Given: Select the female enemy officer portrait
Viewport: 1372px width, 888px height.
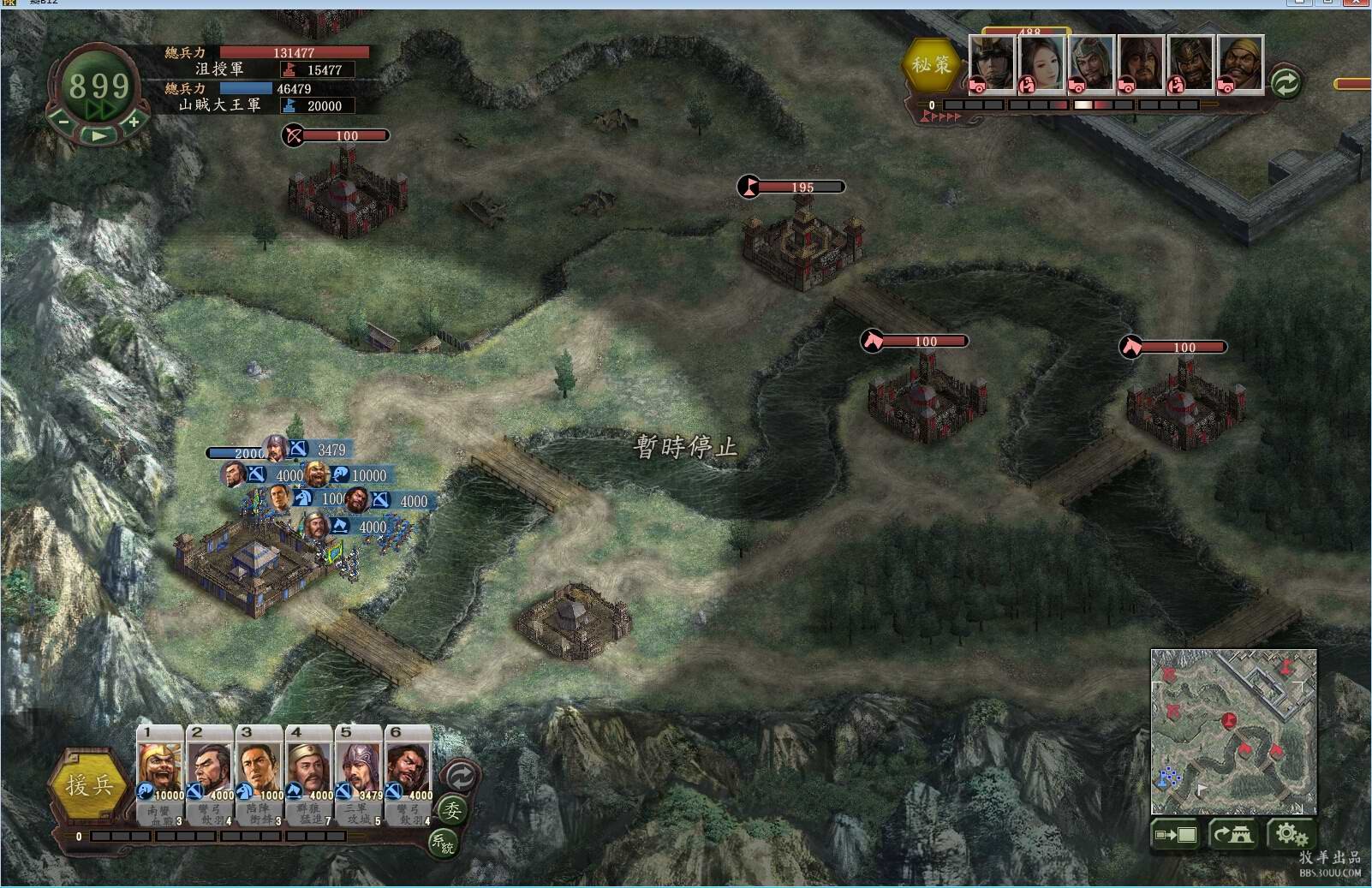Looking at the screenshot, I should click(1041, 63).
